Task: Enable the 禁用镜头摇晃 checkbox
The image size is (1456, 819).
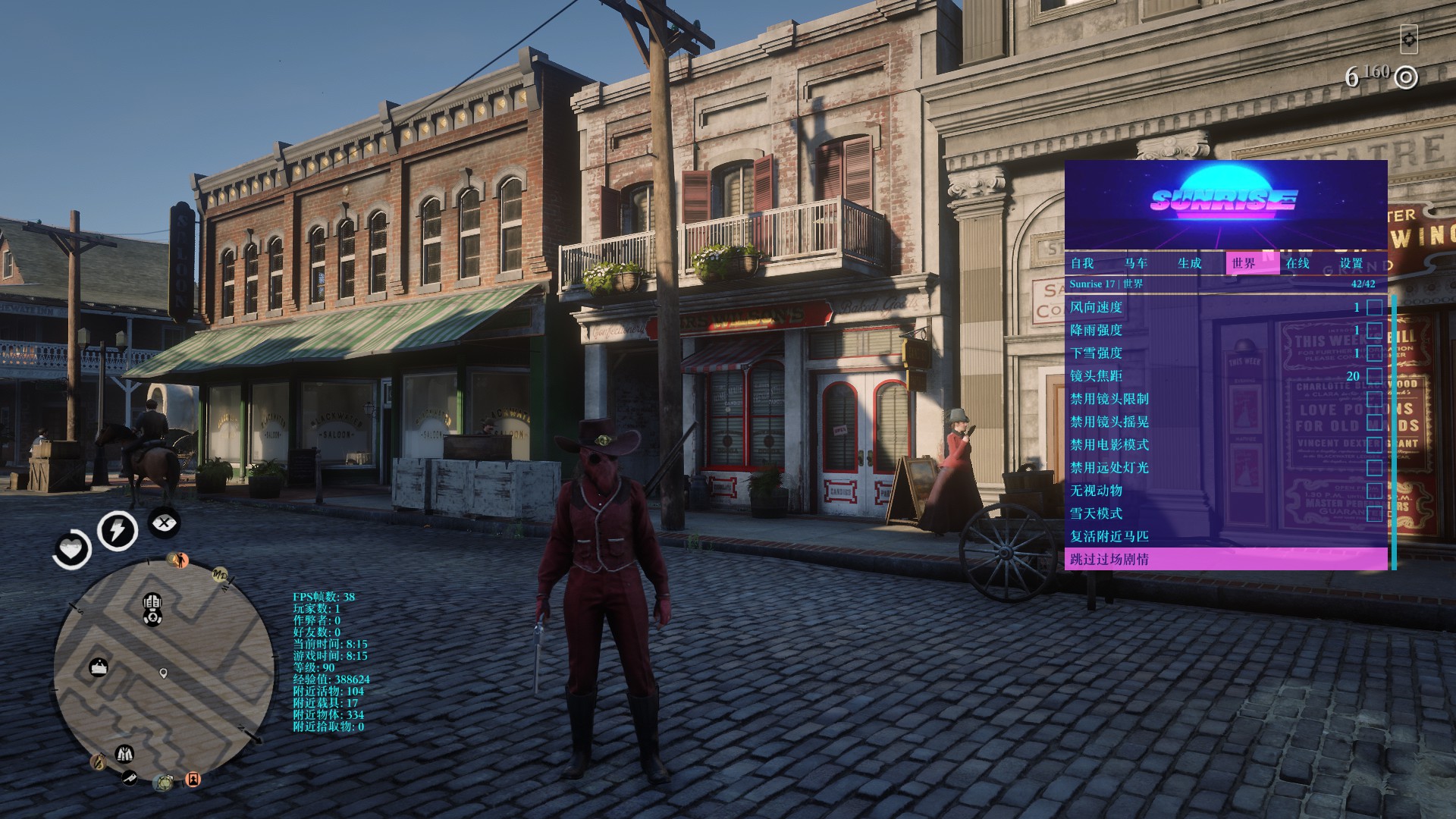Action: click(1374, 422)
